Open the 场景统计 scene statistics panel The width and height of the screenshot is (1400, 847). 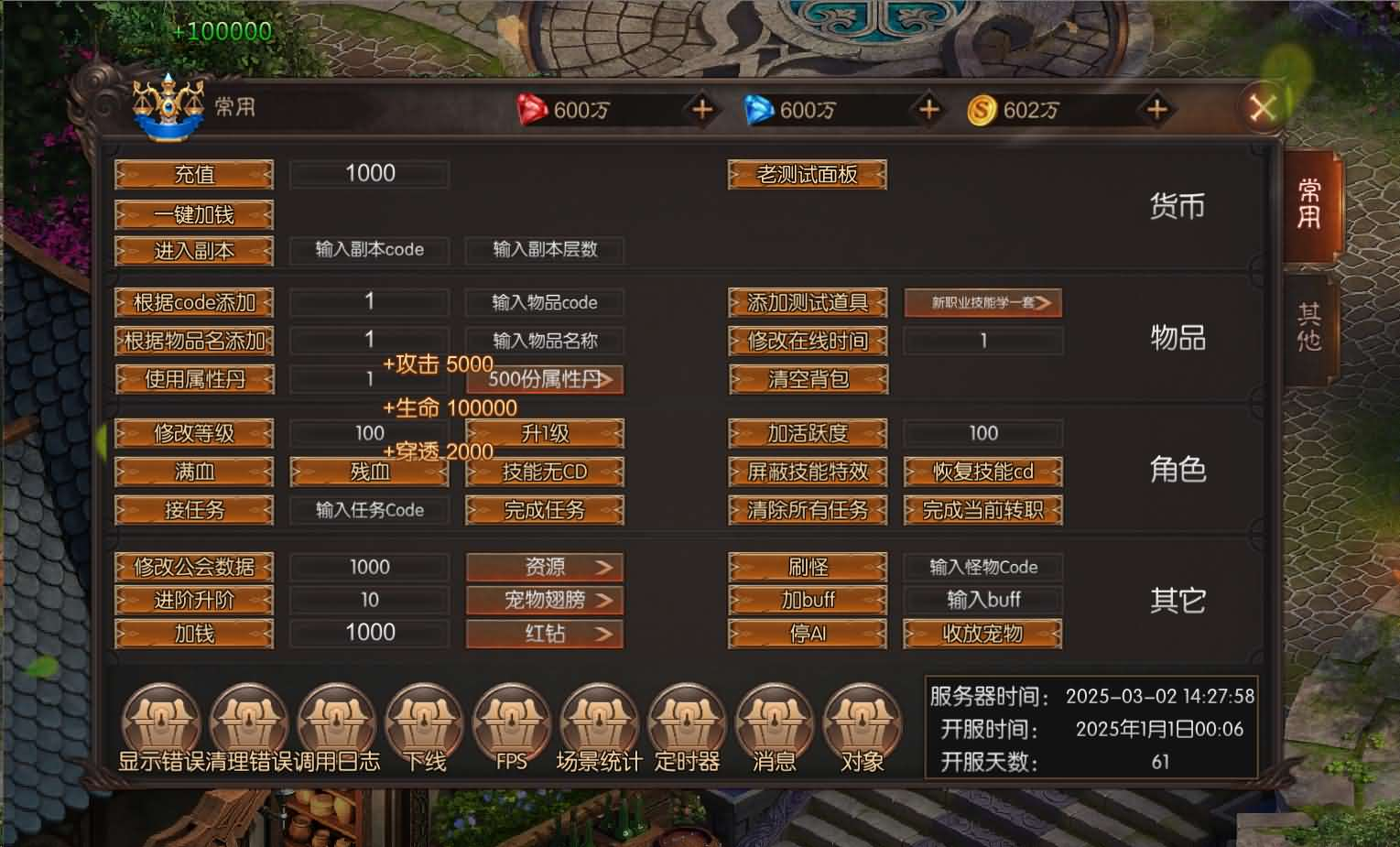(599, 723)
